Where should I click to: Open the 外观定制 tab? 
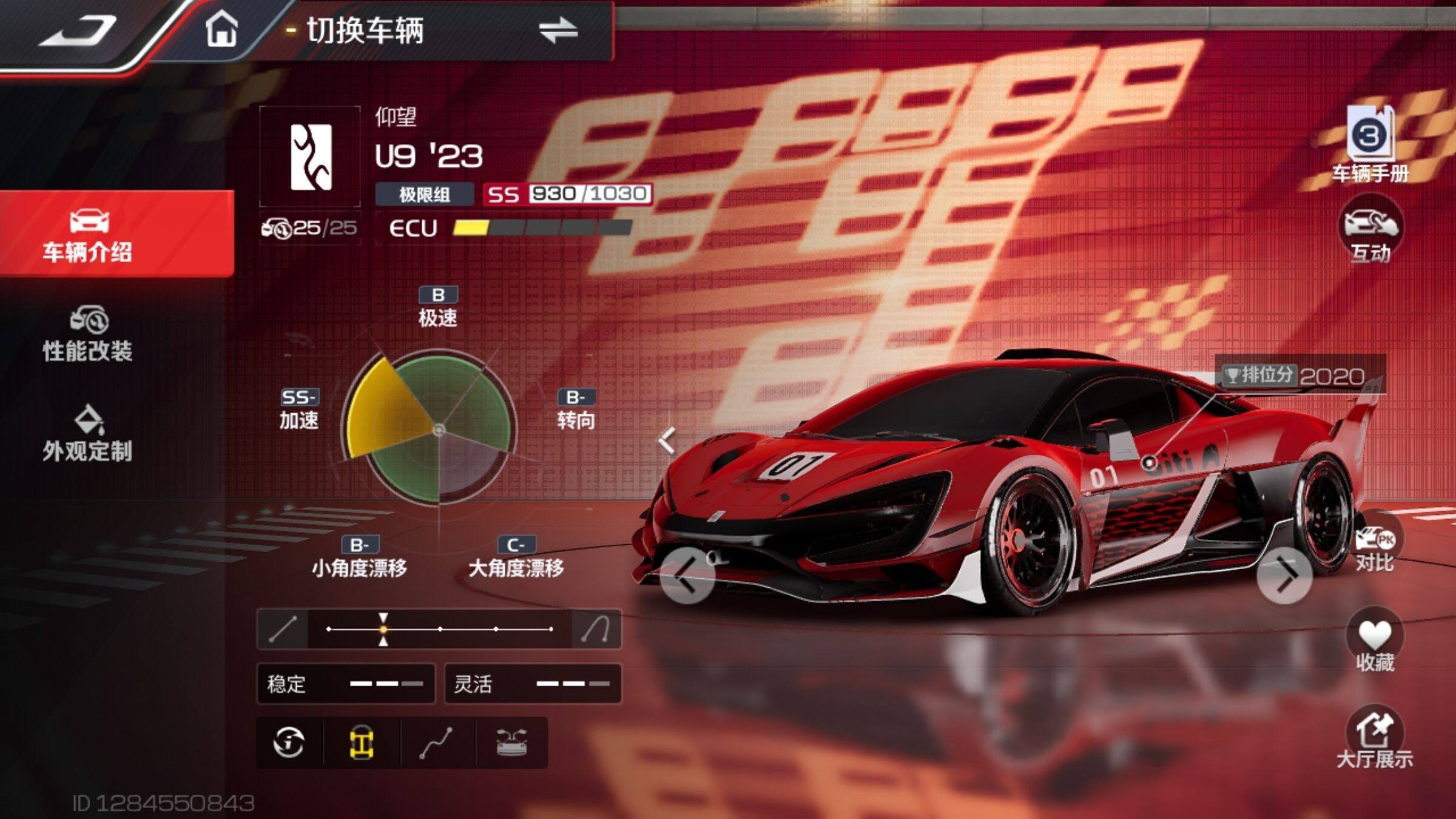88,434
